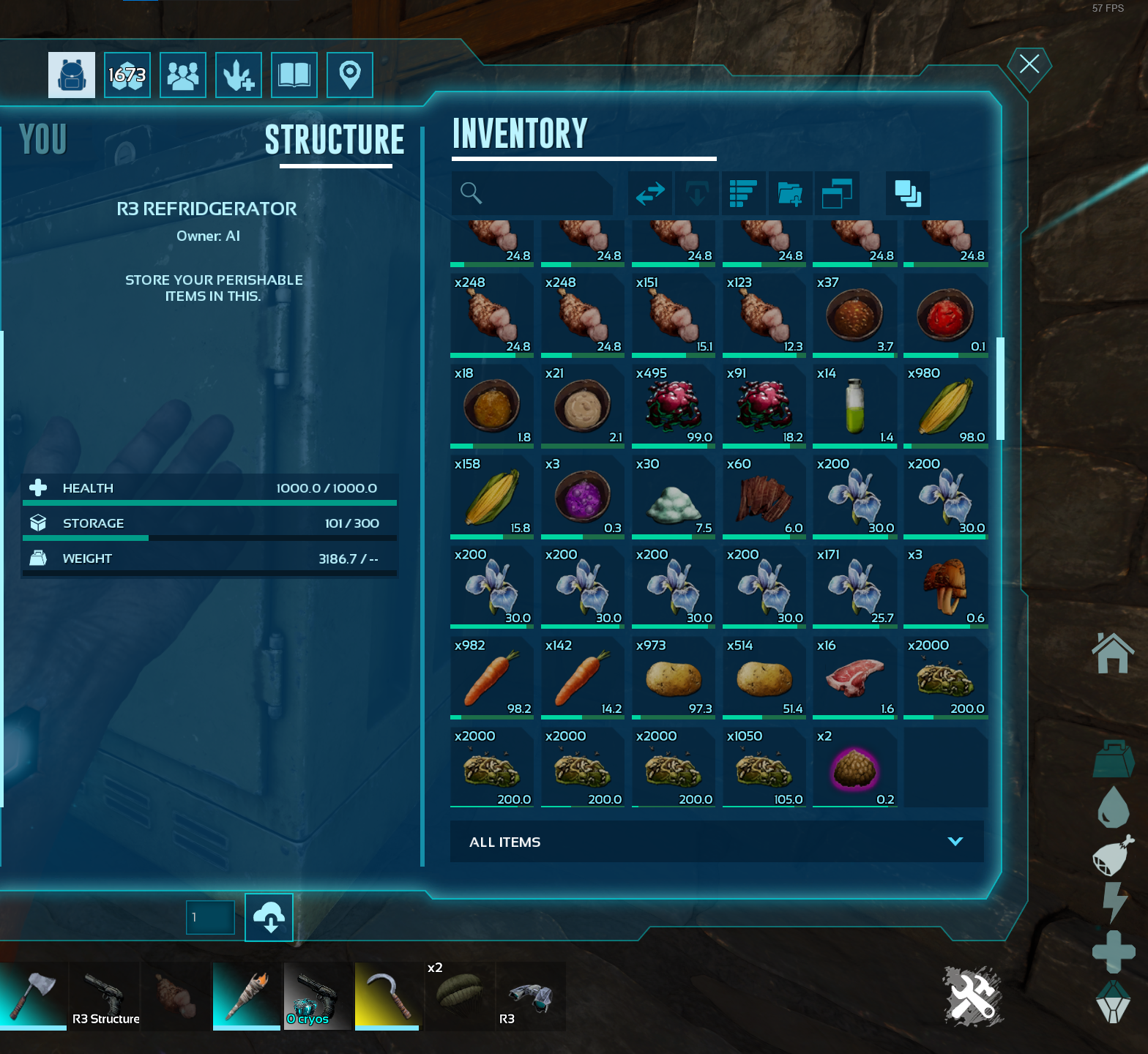This screenshot has height=1054, width=1148.
Task: Select the x37 chili bowl stack
Action: coord(854,314)
